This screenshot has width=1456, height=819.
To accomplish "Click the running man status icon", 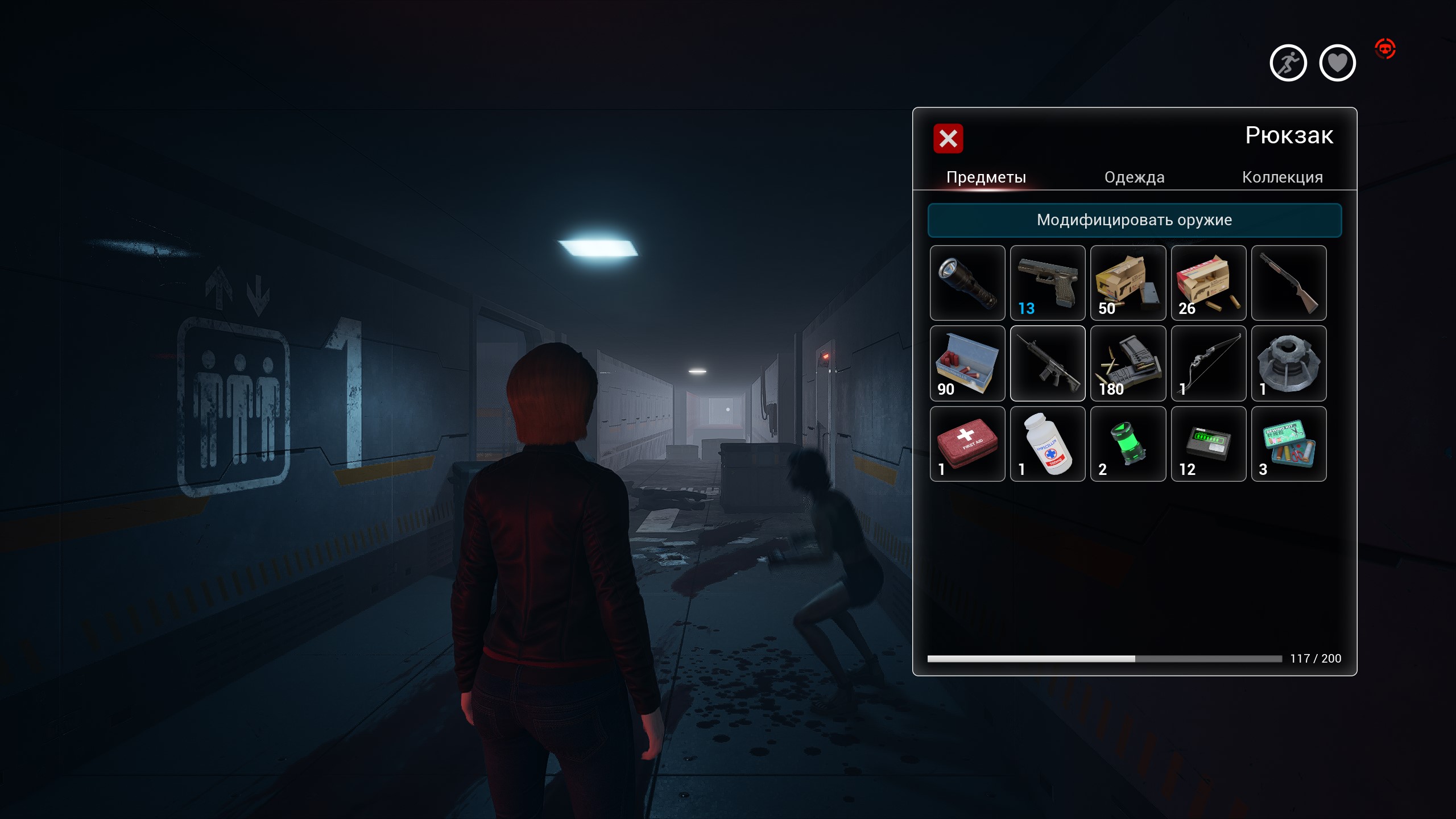I will click(x=1288, y=63).
